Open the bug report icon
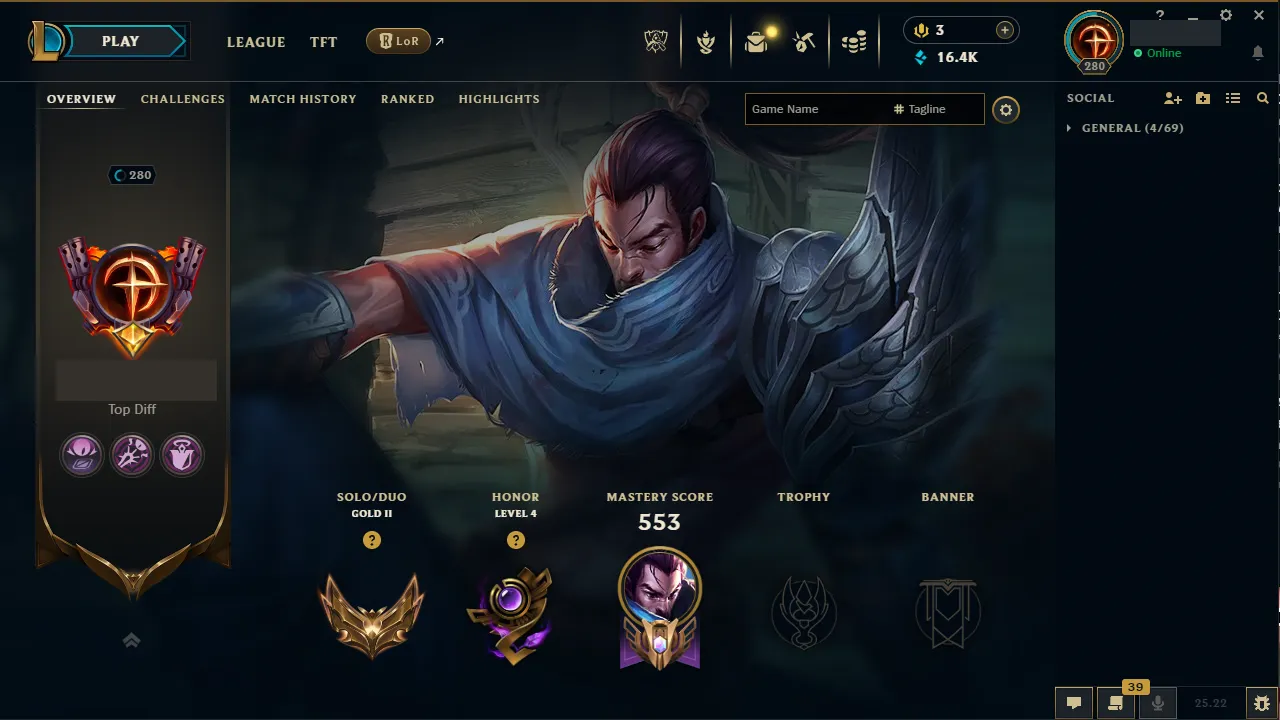This screenshot has width=1280, height=720. click(x=1262, y=702)
